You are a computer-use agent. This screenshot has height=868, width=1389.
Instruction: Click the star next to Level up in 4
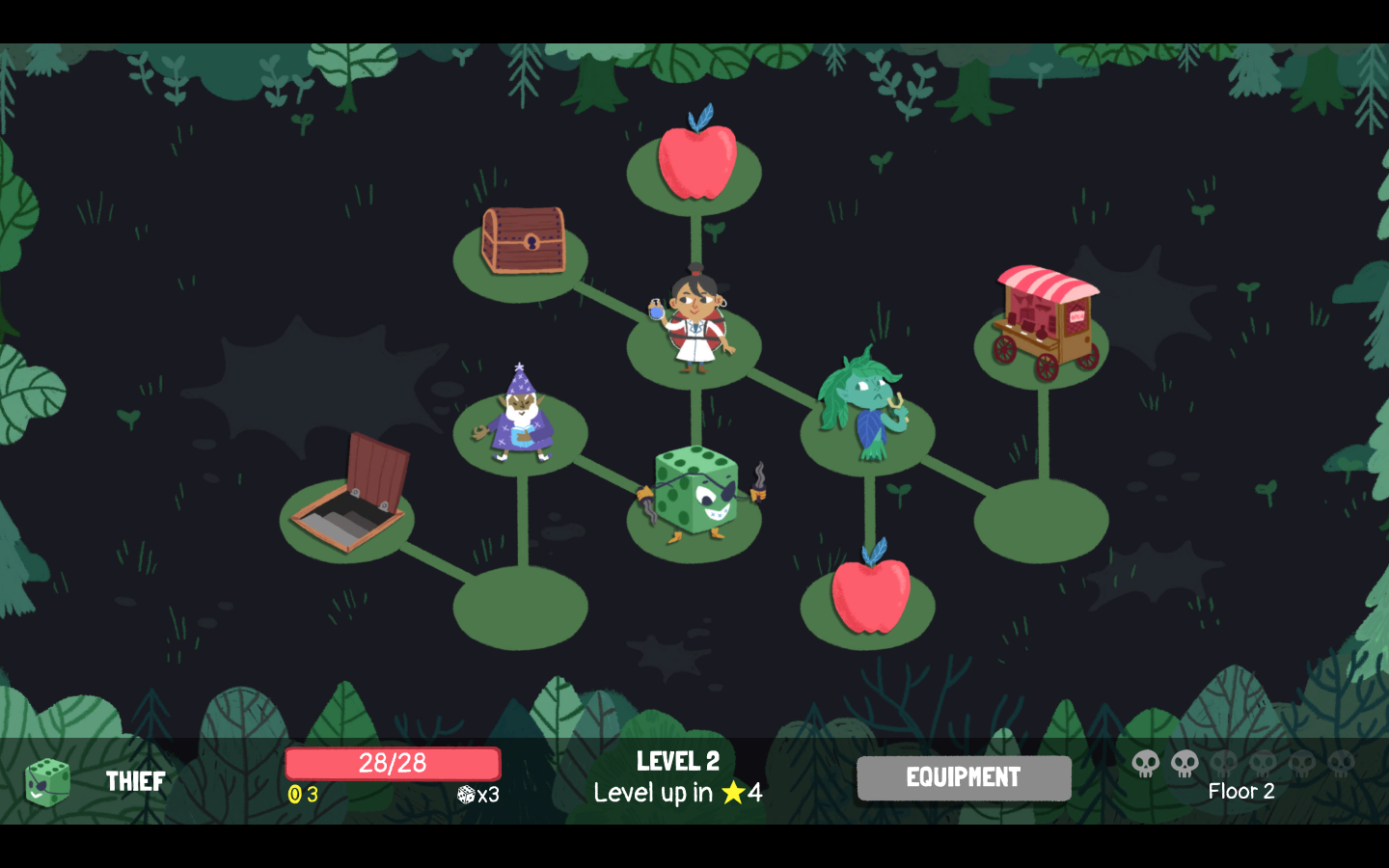tap(733, 794)
